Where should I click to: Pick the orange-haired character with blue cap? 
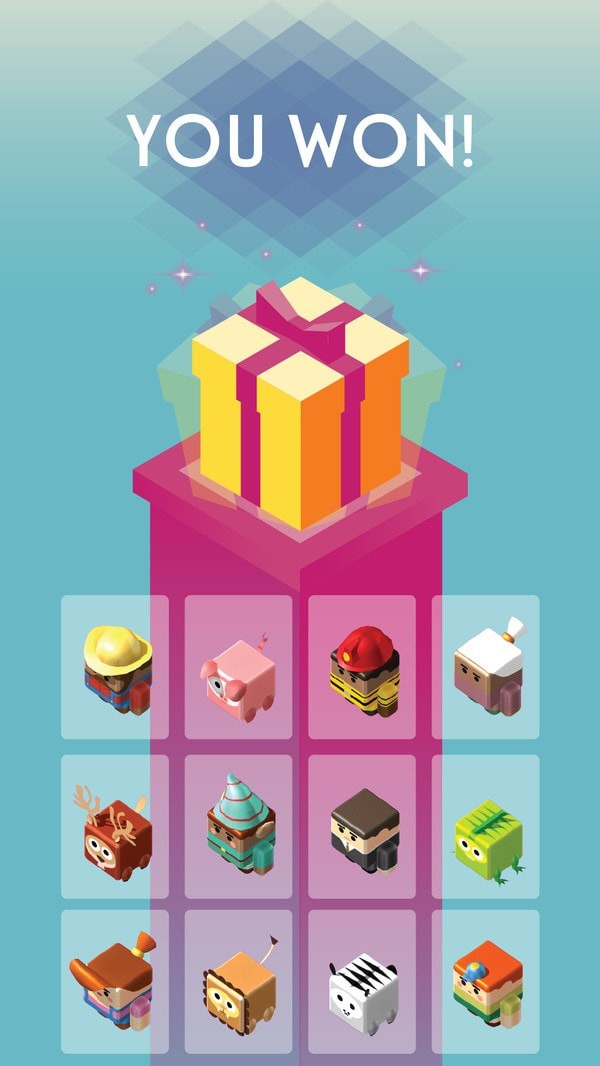pos(486,981)
